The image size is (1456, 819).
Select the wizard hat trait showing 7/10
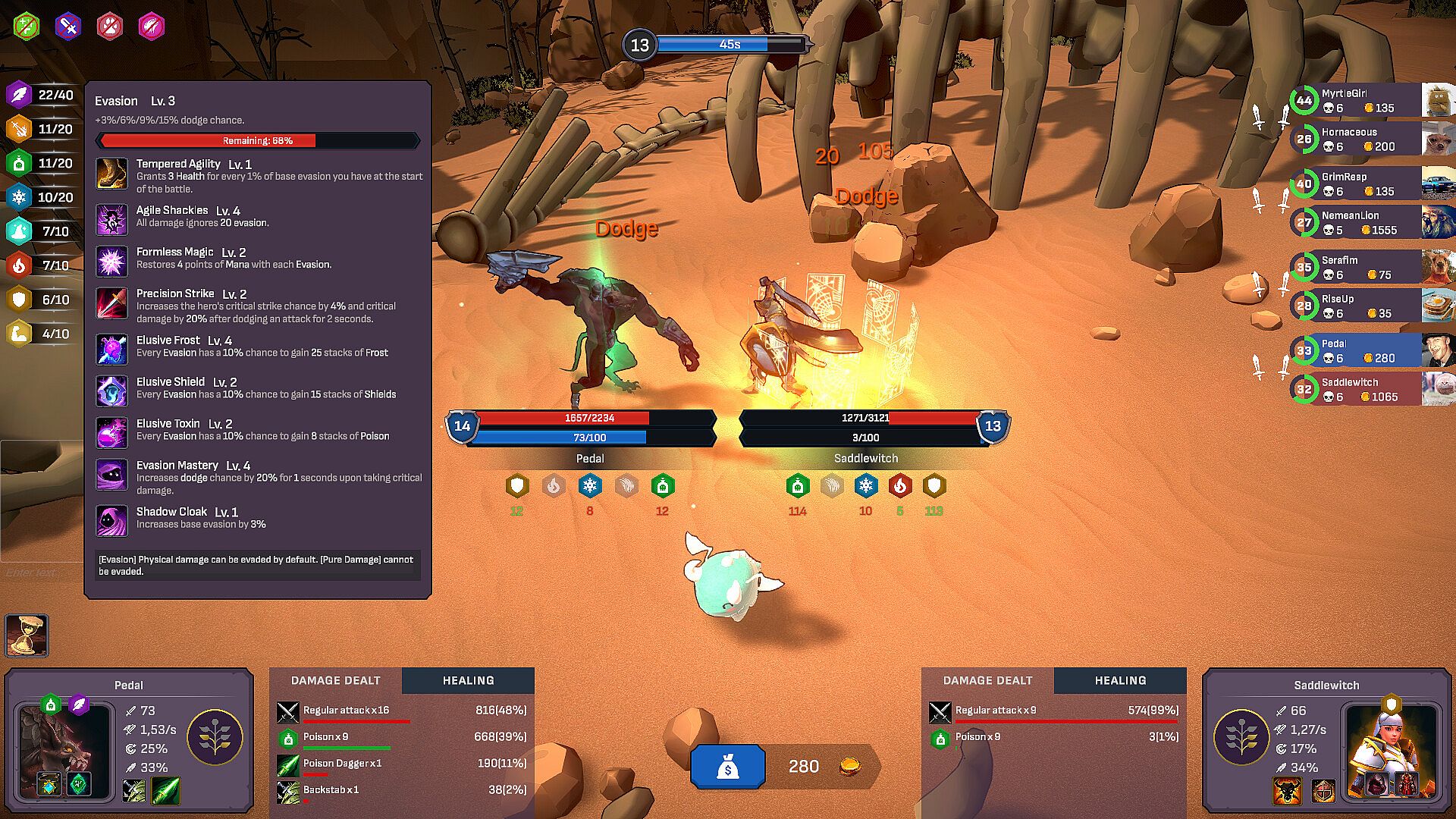click(20, 232)
